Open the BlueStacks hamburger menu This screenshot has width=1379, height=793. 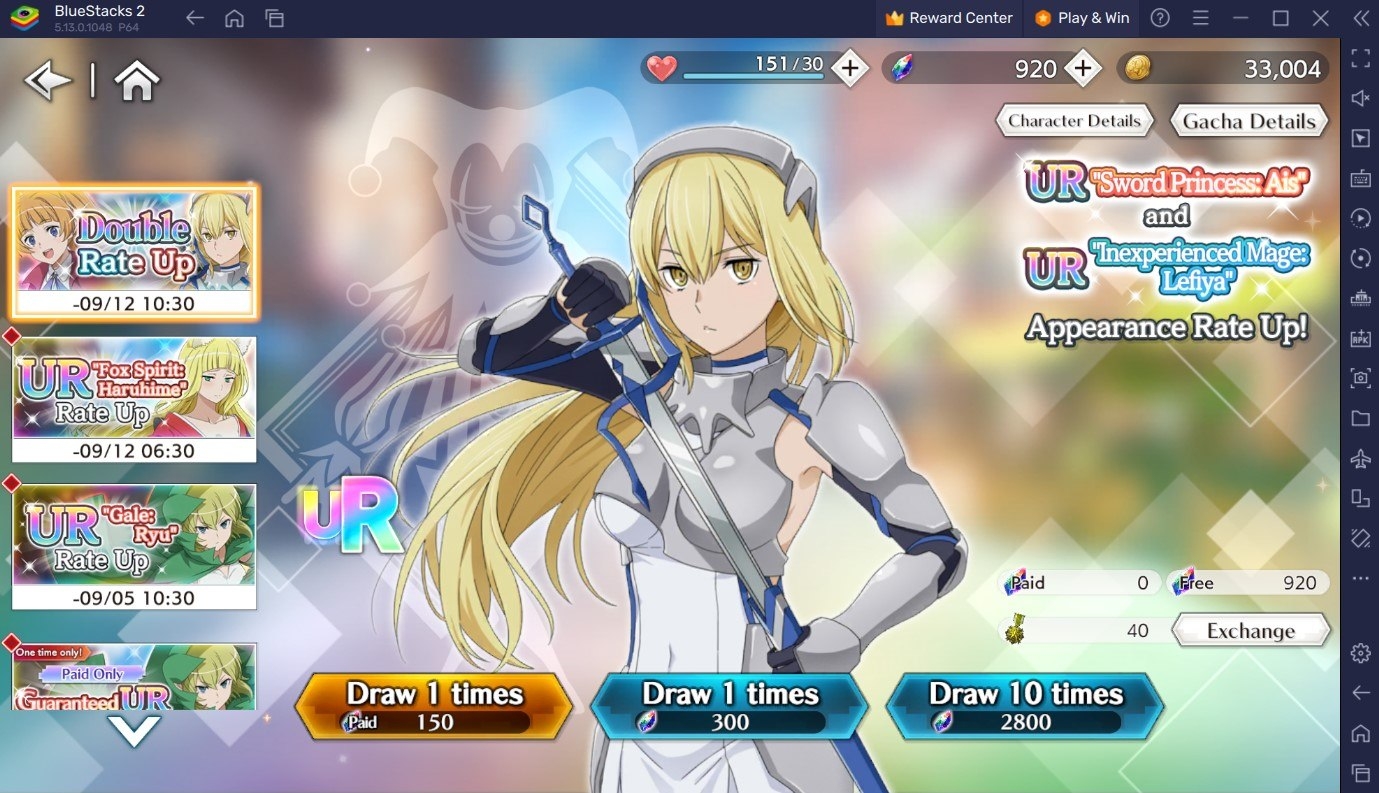(x=1200, y=17)
